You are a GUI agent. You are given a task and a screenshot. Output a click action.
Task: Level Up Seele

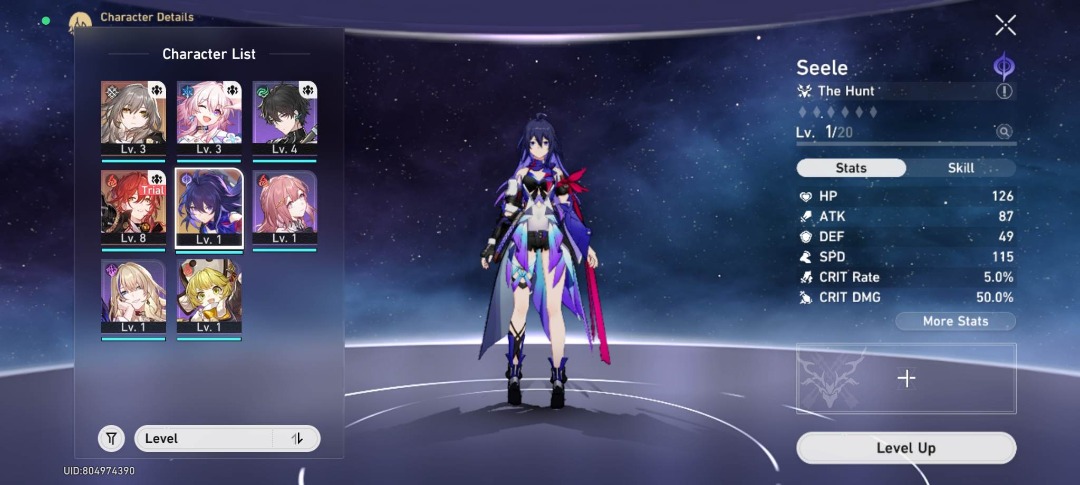pos(906,448)
